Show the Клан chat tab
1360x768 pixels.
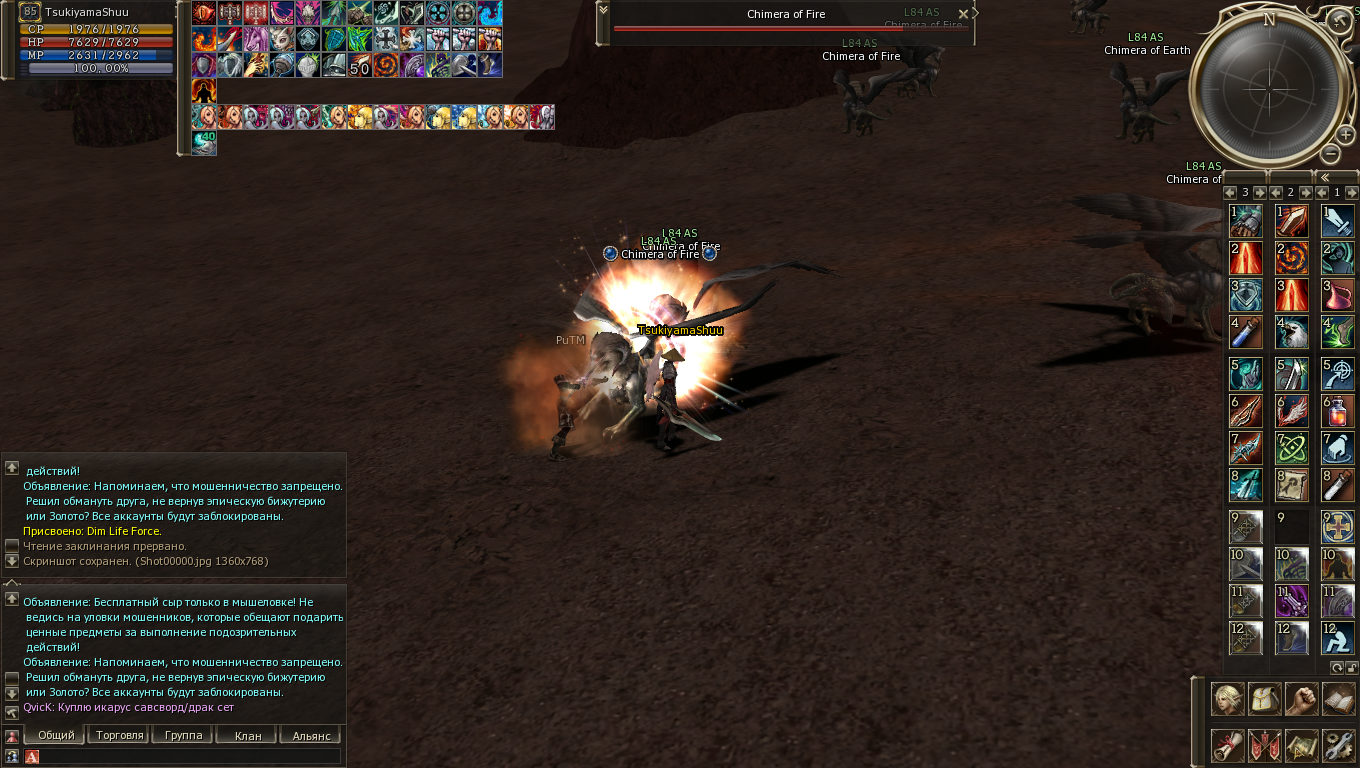click(247, 735)
